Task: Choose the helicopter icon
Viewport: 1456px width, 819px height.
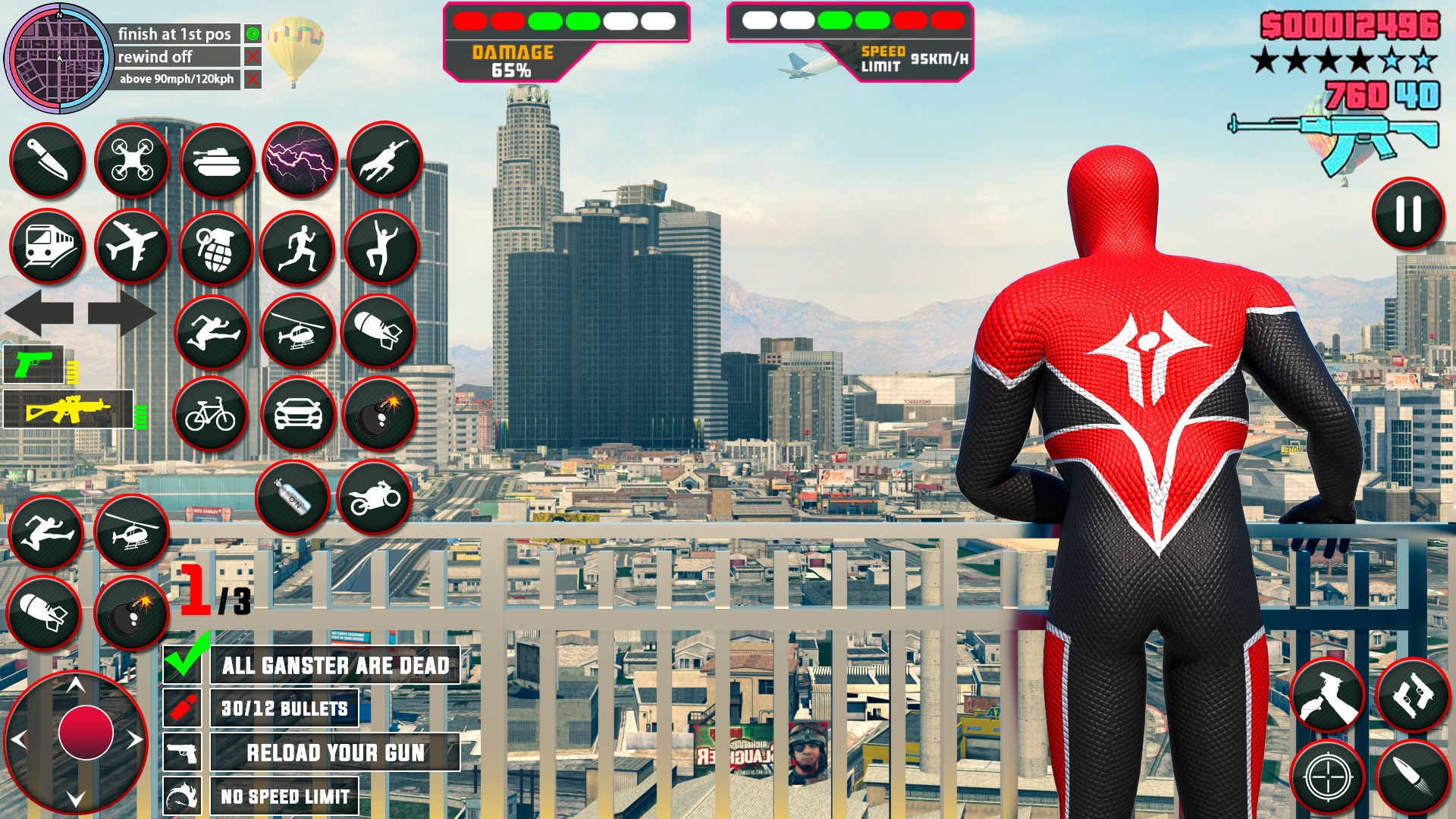Action: [x=299, y=329]
